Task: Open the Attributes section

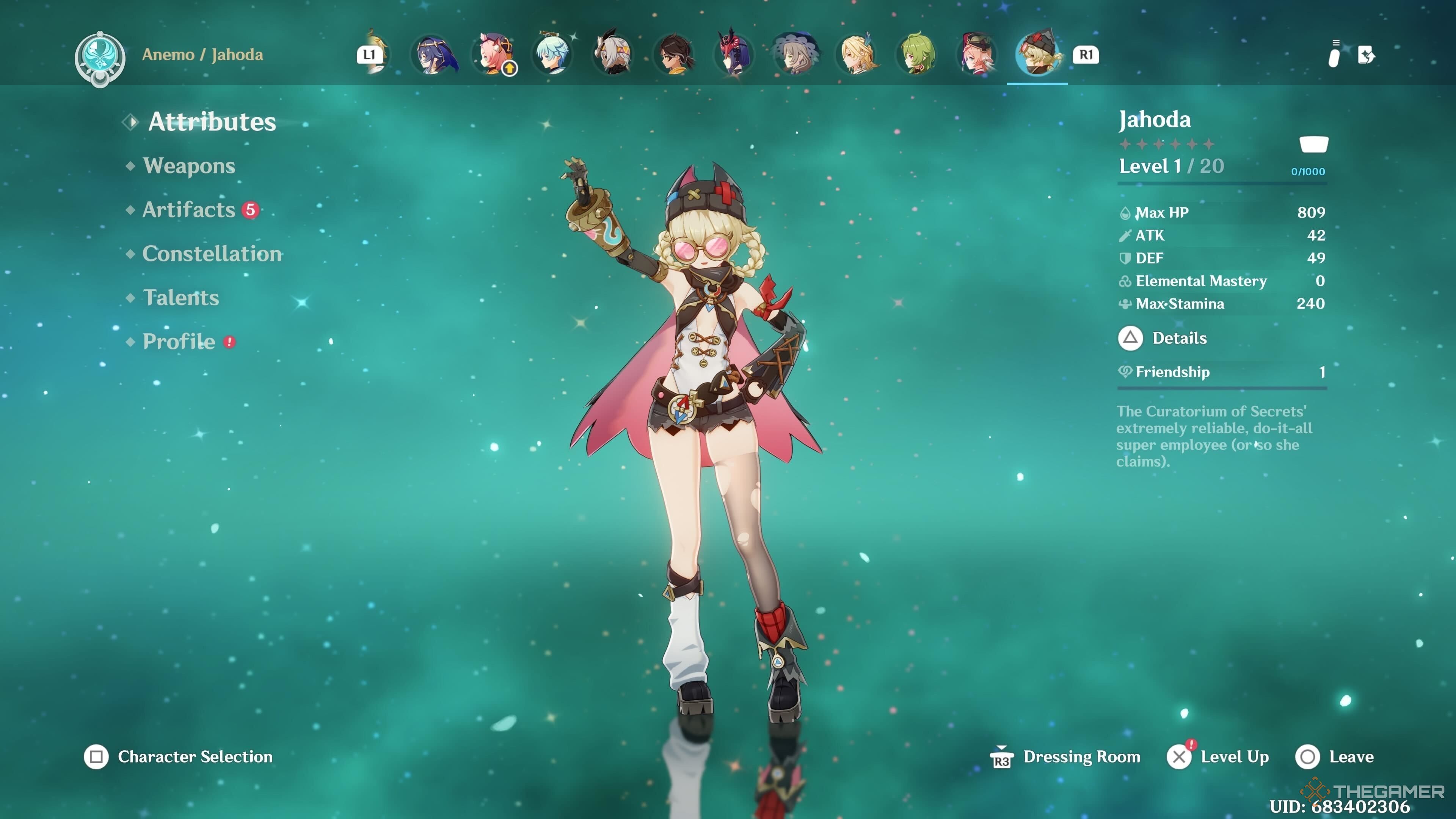Action: coord(212,121)
